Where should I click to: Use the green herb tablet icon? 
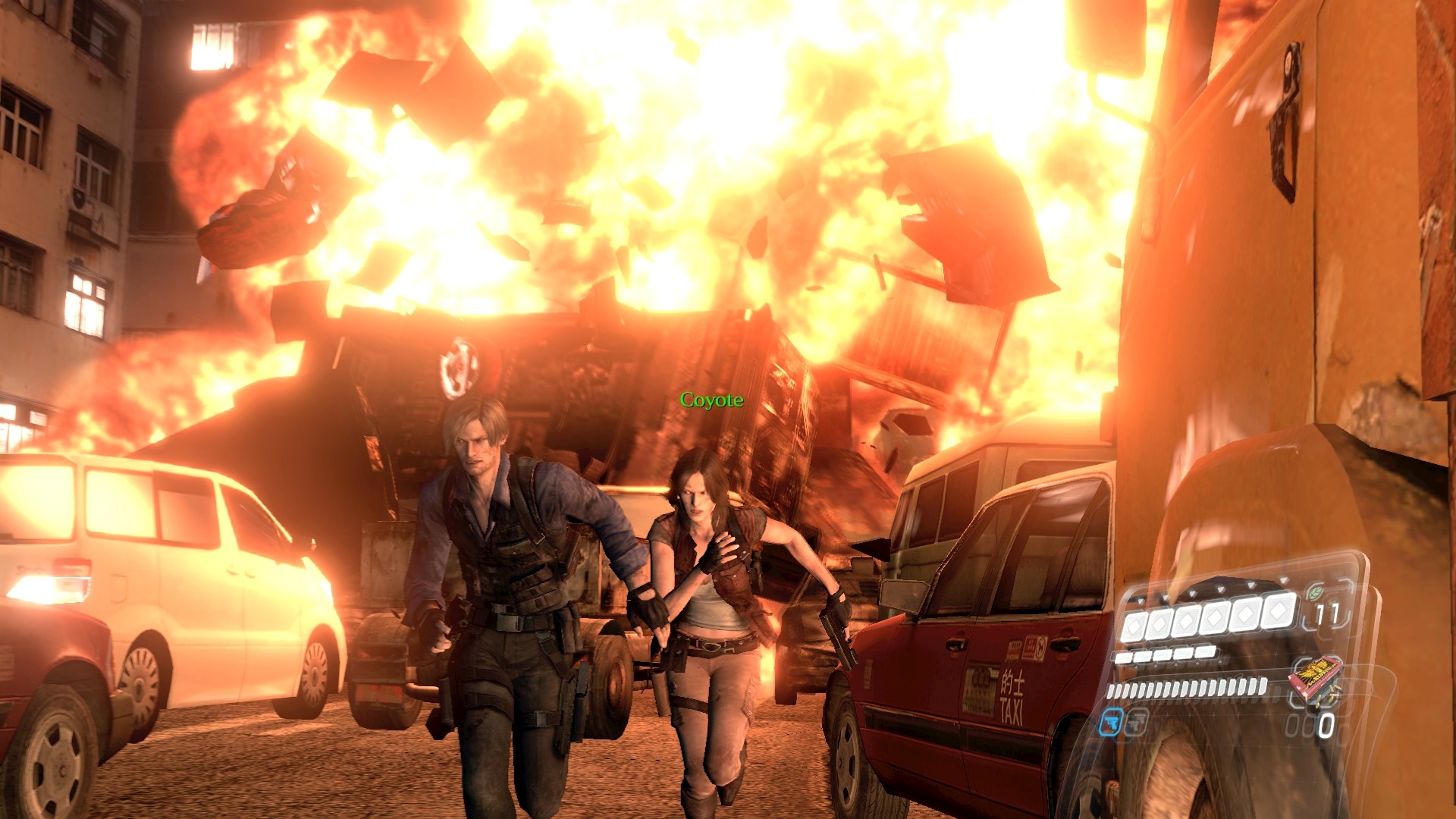pyautogui.click(x=1317, y=592)
